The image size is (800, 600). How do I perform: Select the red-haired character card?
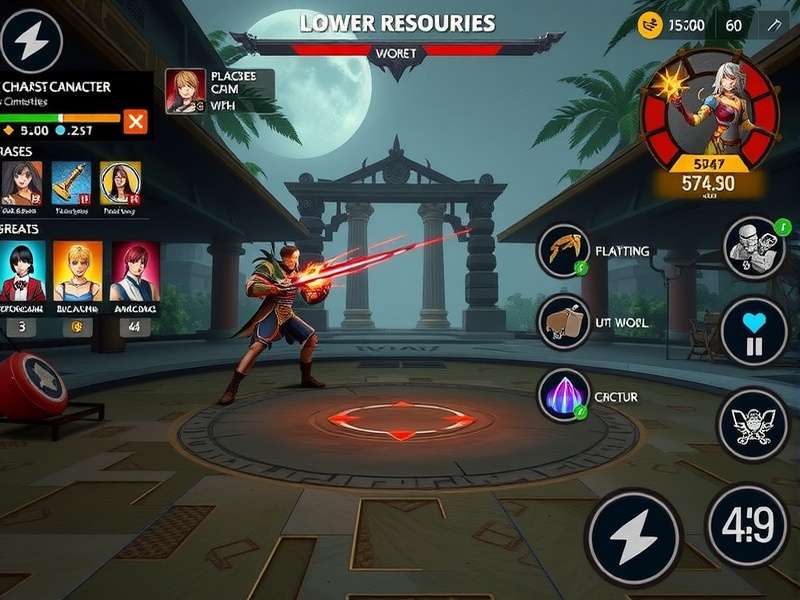(135, 271)
